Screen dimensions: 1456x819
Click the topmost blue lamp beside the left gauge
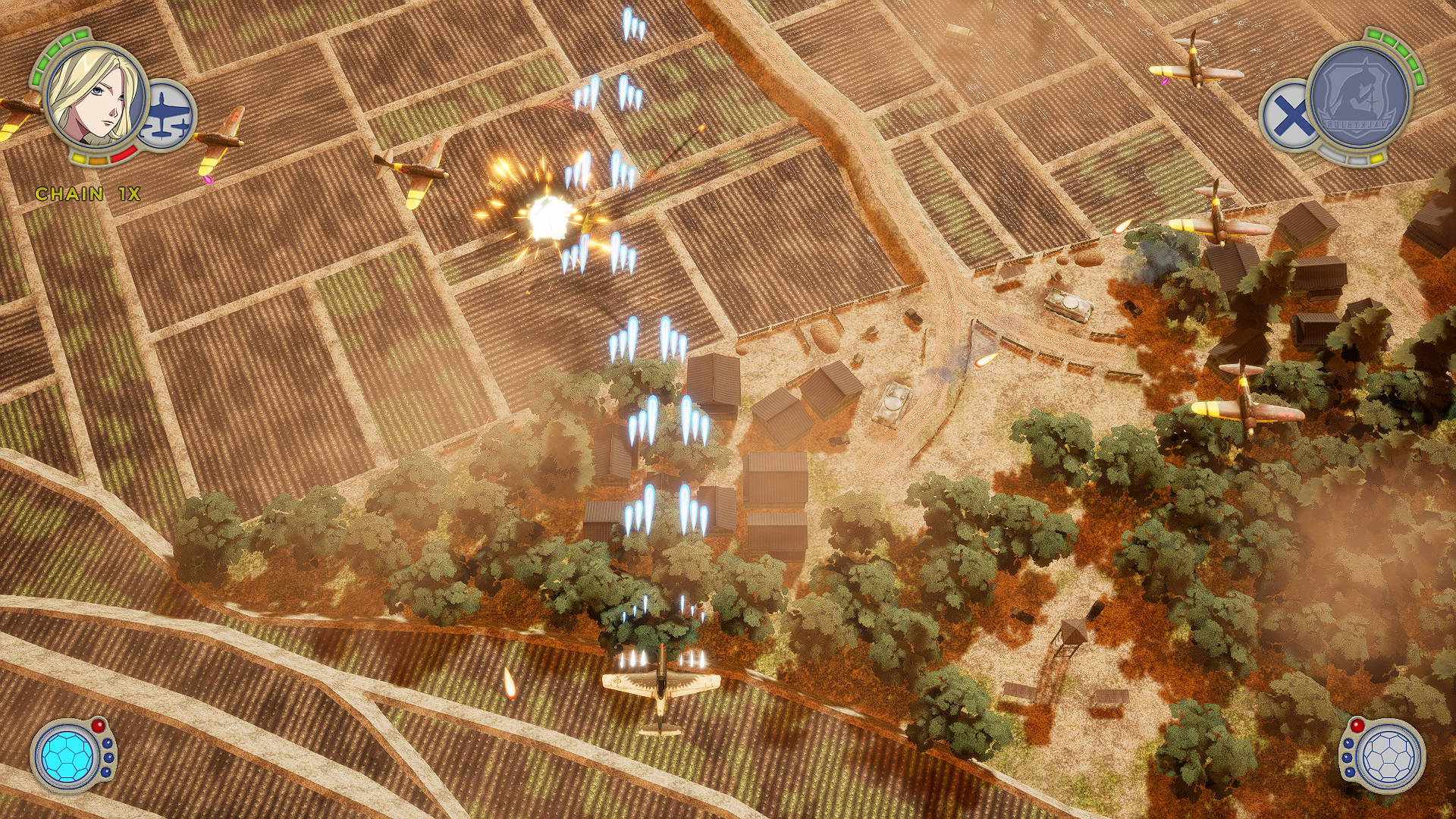(108, 743)
